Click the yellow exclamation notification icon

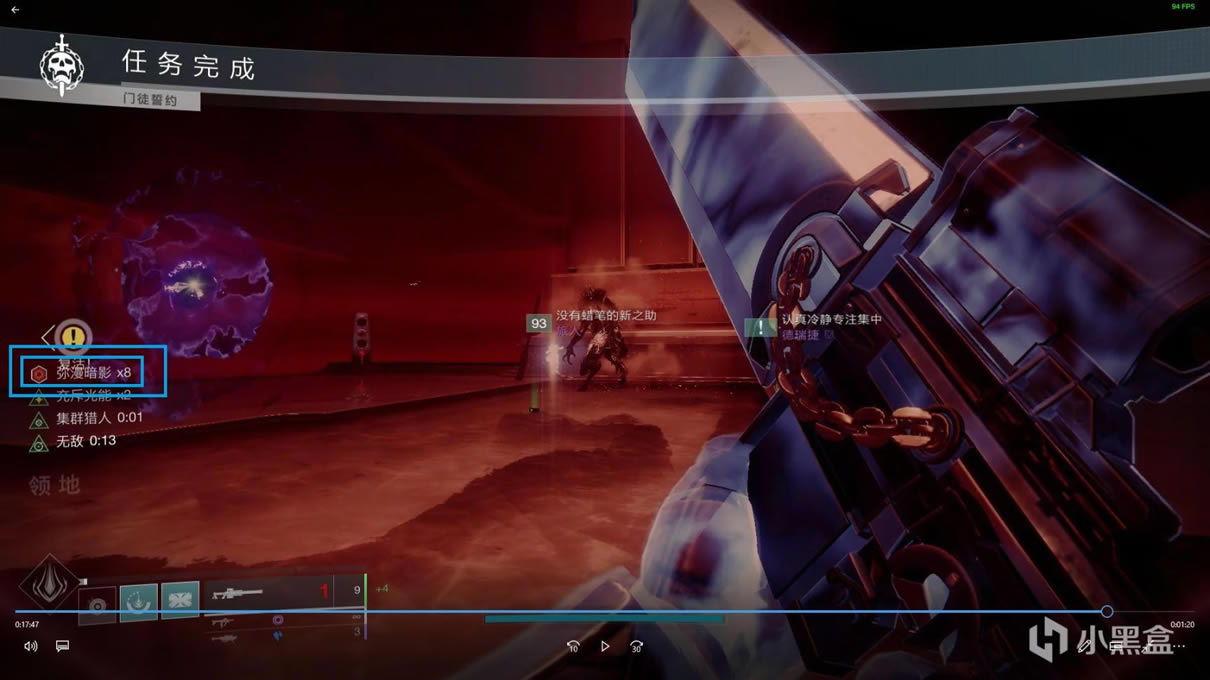click(73, 336)
